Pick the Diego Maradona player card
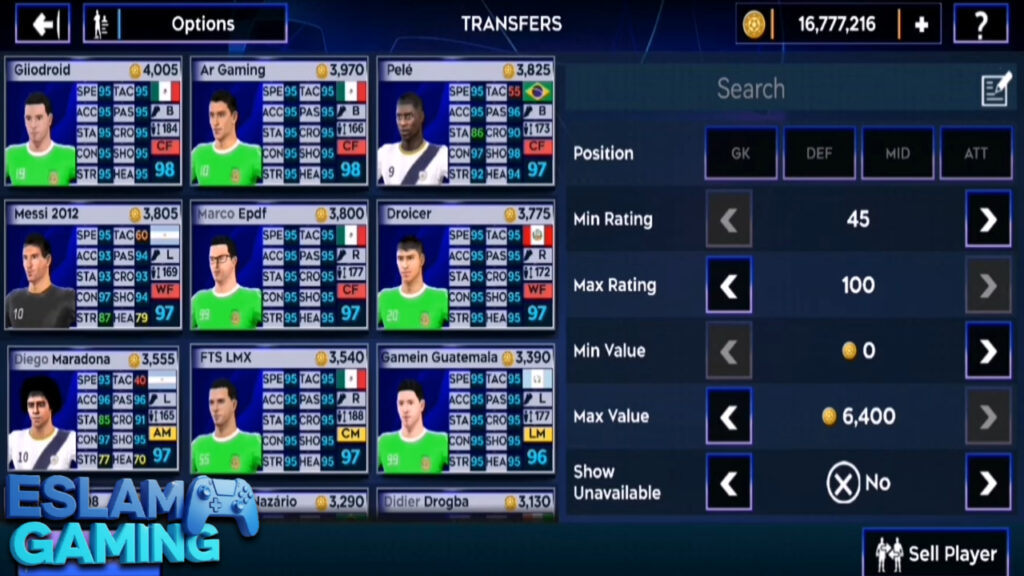The height and width of the screenshot is (576, 1024). pyautogui.click(x=93, y=410)
